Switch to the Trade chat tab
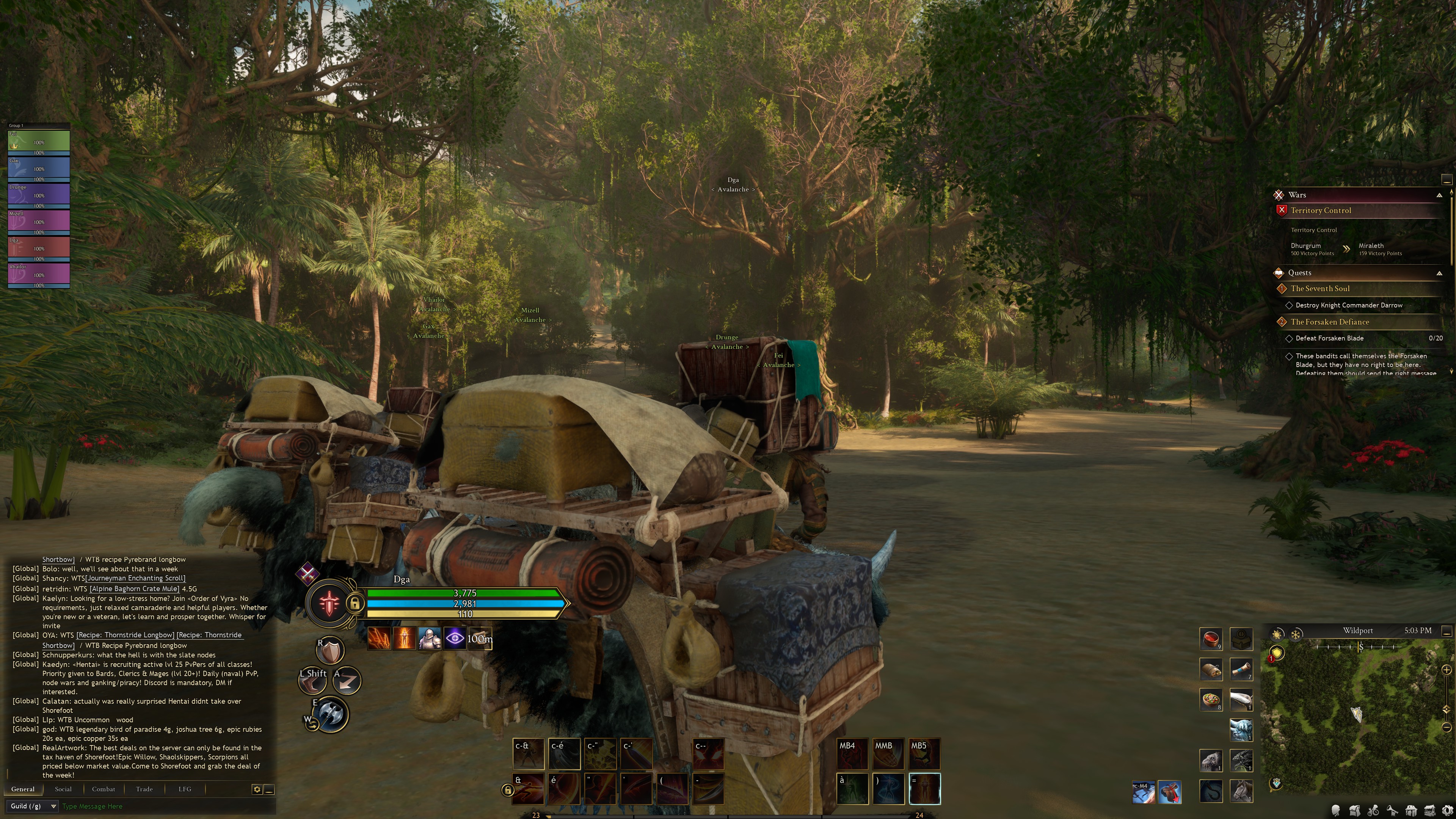Screen dimensions: 1456x819 pos(144,789)
